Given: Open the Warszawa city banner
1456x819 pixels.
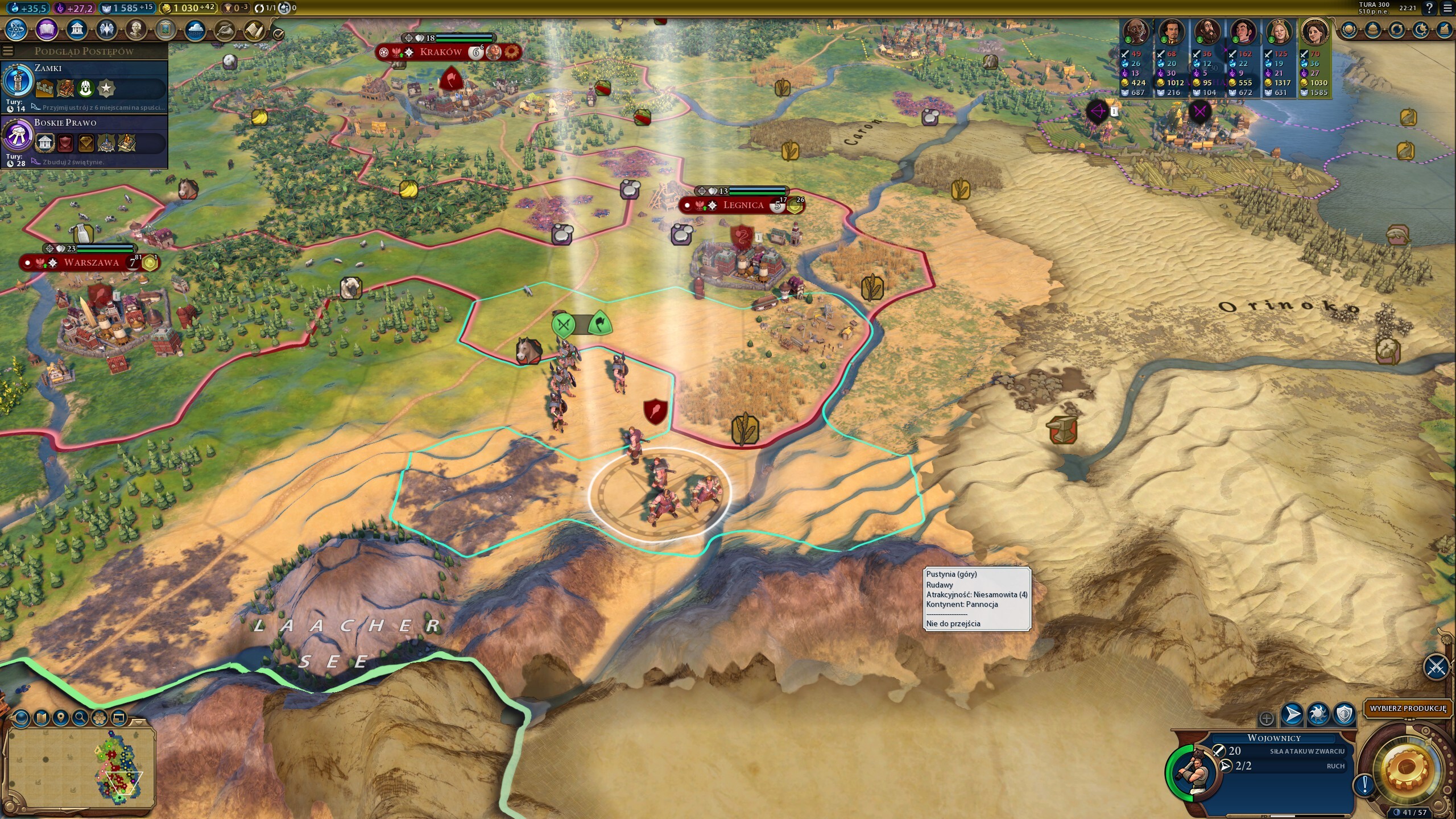Looking at the screenshot, I should pos(91,263).
